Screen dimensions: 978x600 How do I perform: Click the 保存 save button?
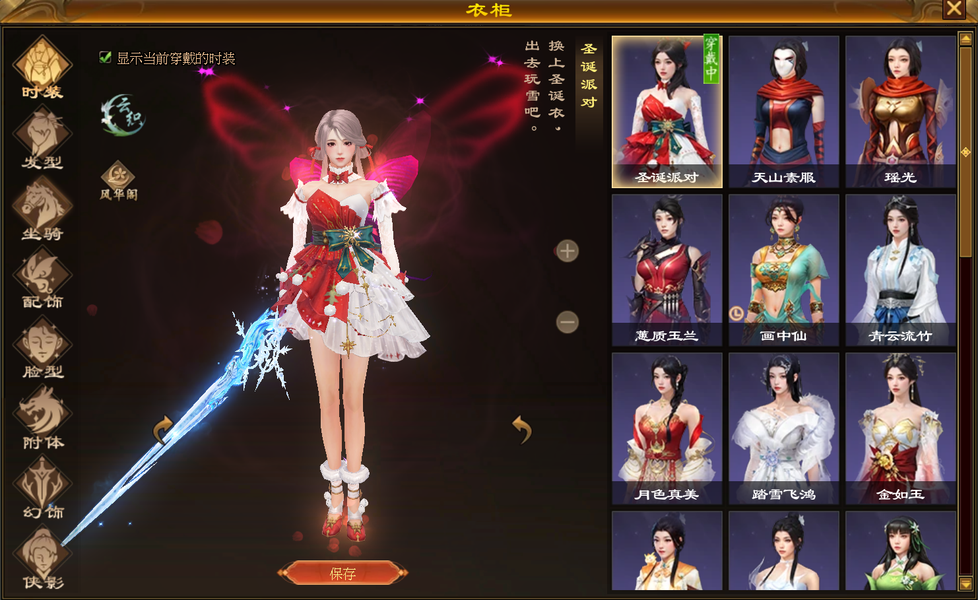click(x=343, y=573)
